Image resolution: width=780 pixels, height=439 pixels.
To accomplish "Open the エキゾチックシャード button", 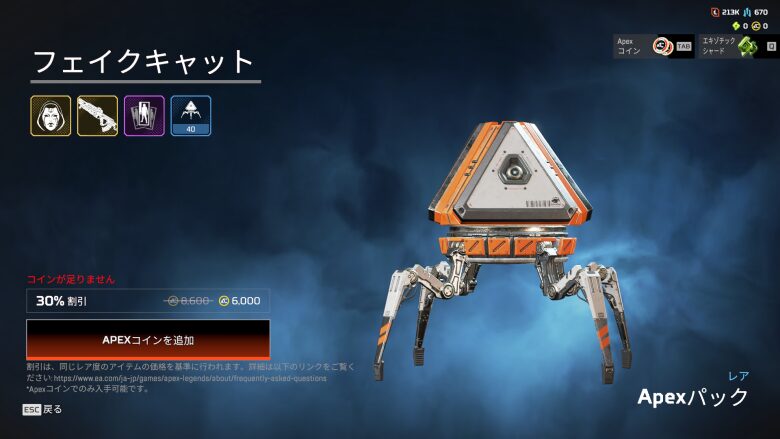I will pyautogui.click(x=739, y=46).
